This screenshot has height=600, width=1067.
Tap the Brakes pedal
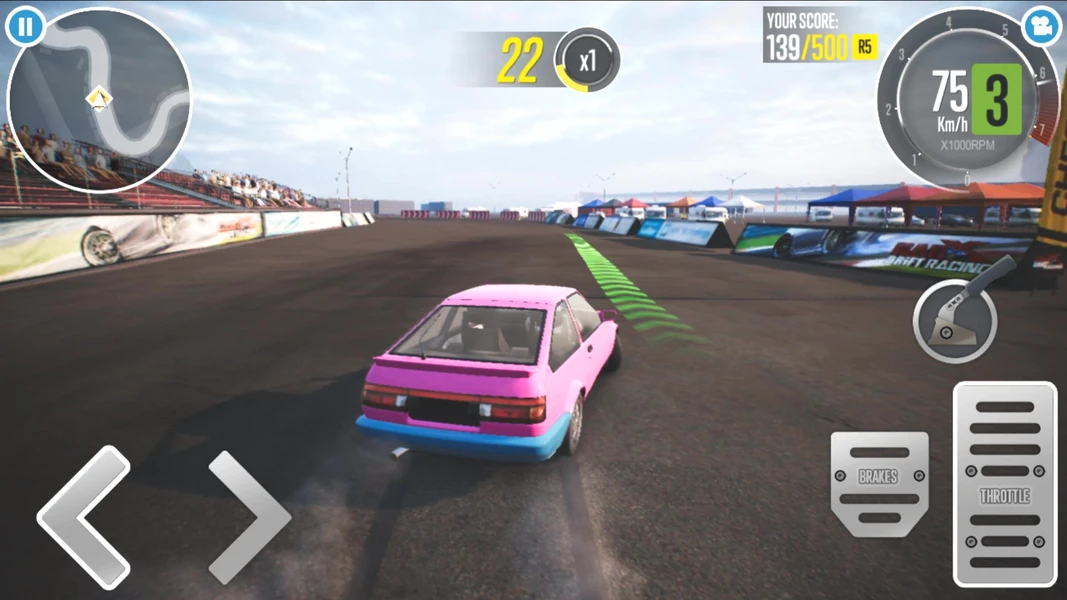pos(879,484)
